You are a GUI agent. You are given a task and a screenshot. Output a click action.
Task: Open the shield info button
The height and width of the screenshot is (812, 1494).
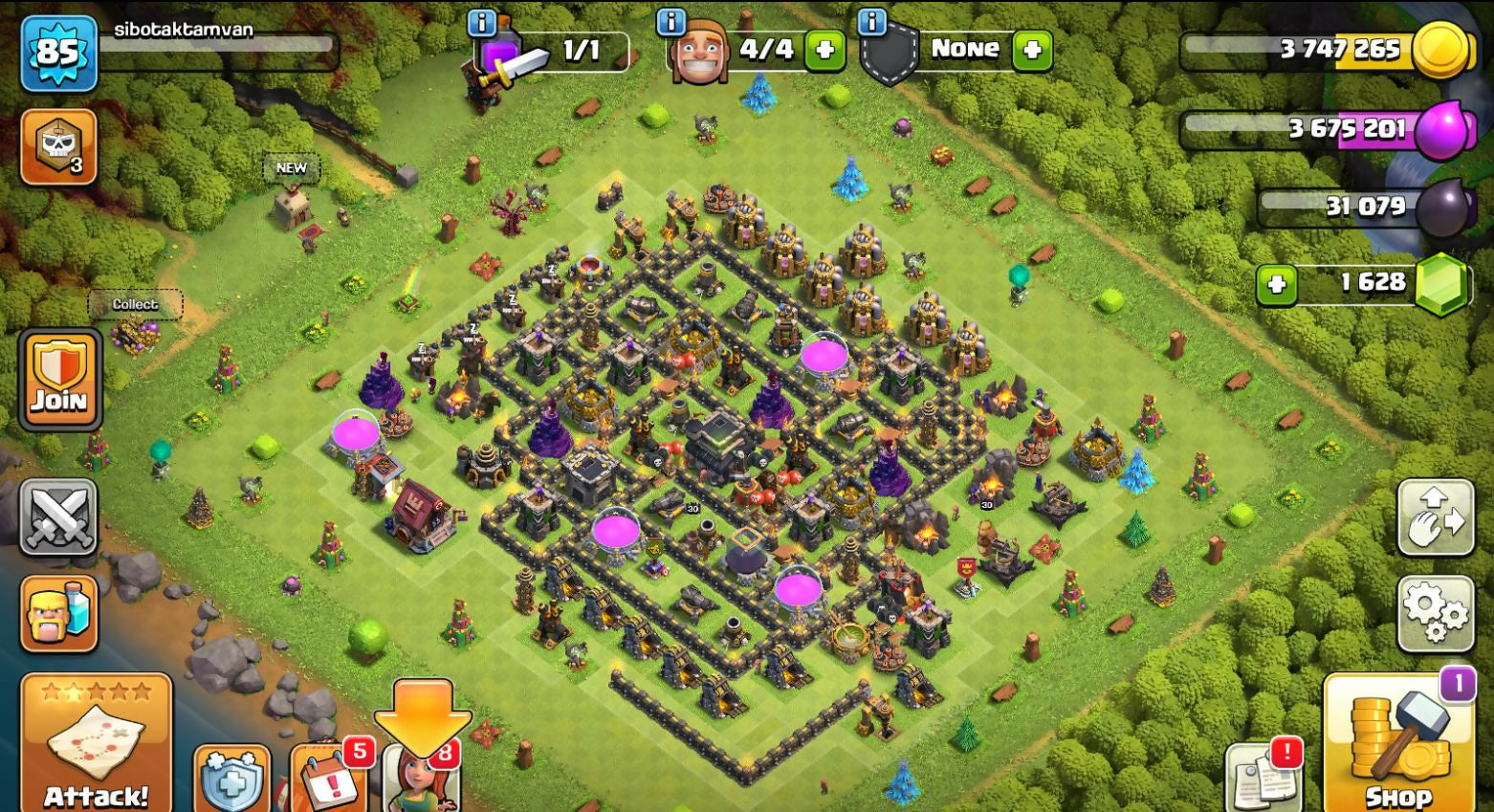click(x=231, y=781)
